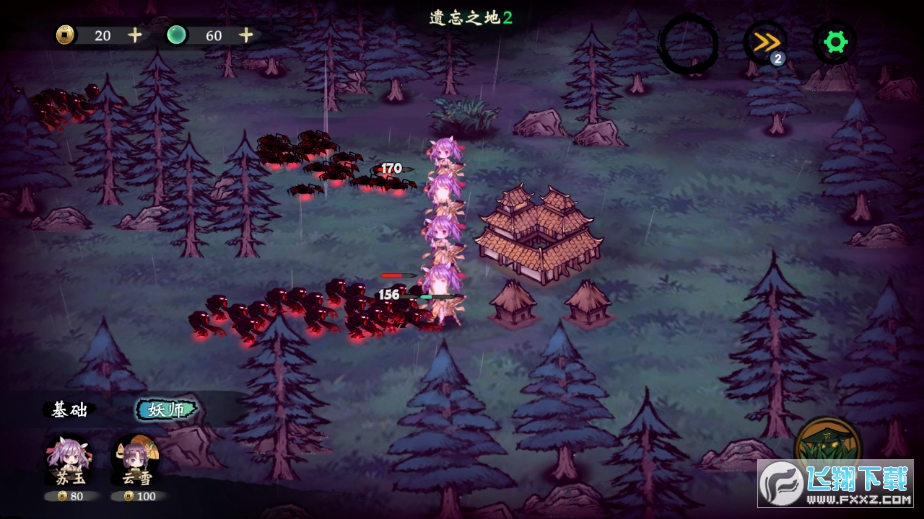Switch to the 基础 tab

pos(70,409)
